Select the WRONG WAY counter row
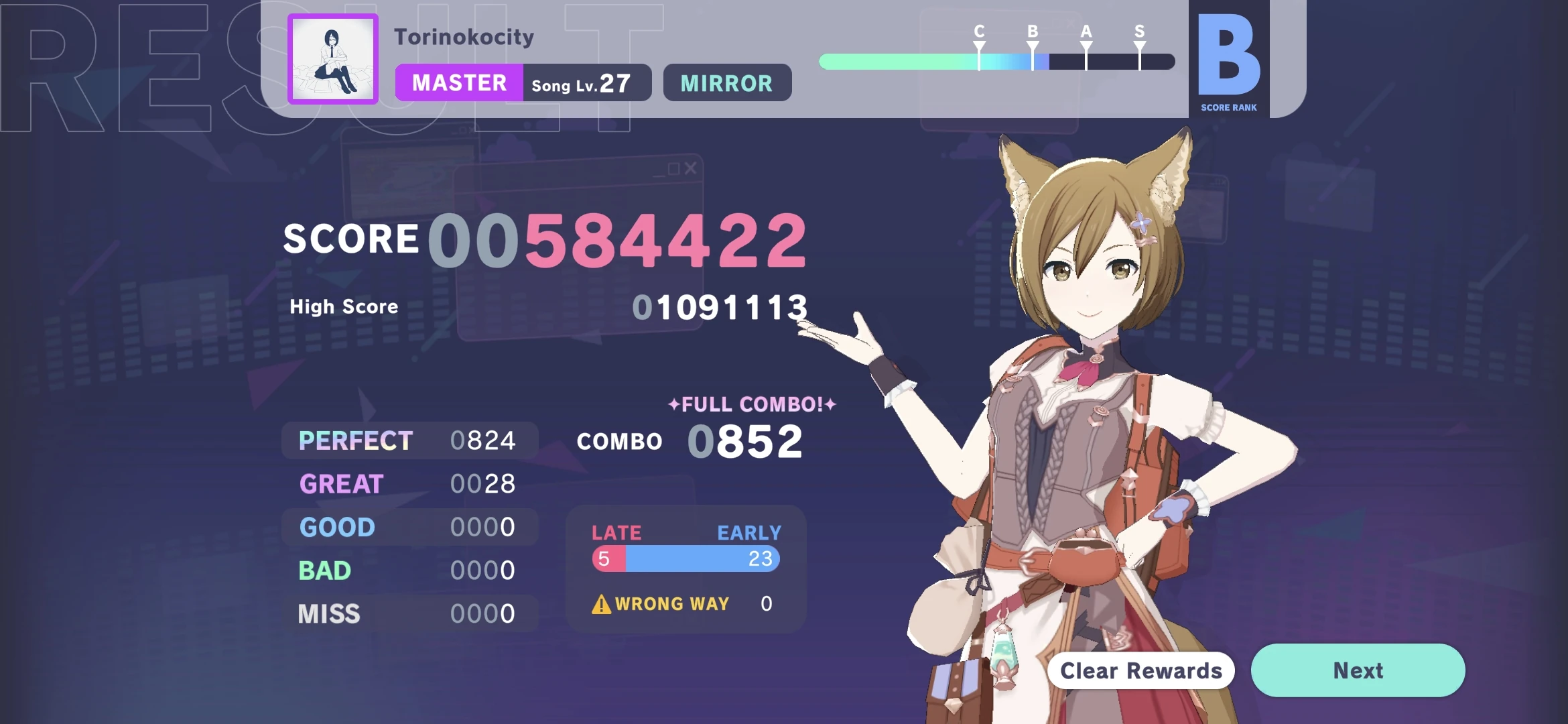The width and height of the screenshot is (1568, 724). click(680, 604)
